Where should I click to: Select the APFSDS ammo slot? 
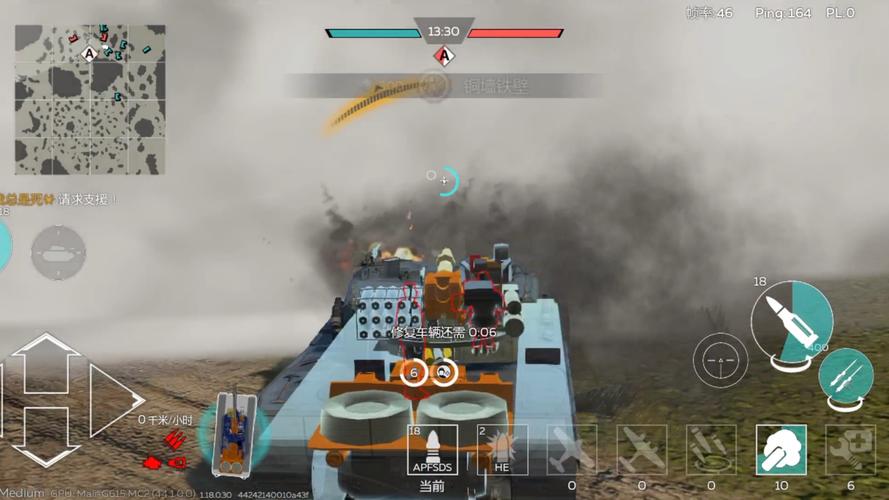coord(433,449)
